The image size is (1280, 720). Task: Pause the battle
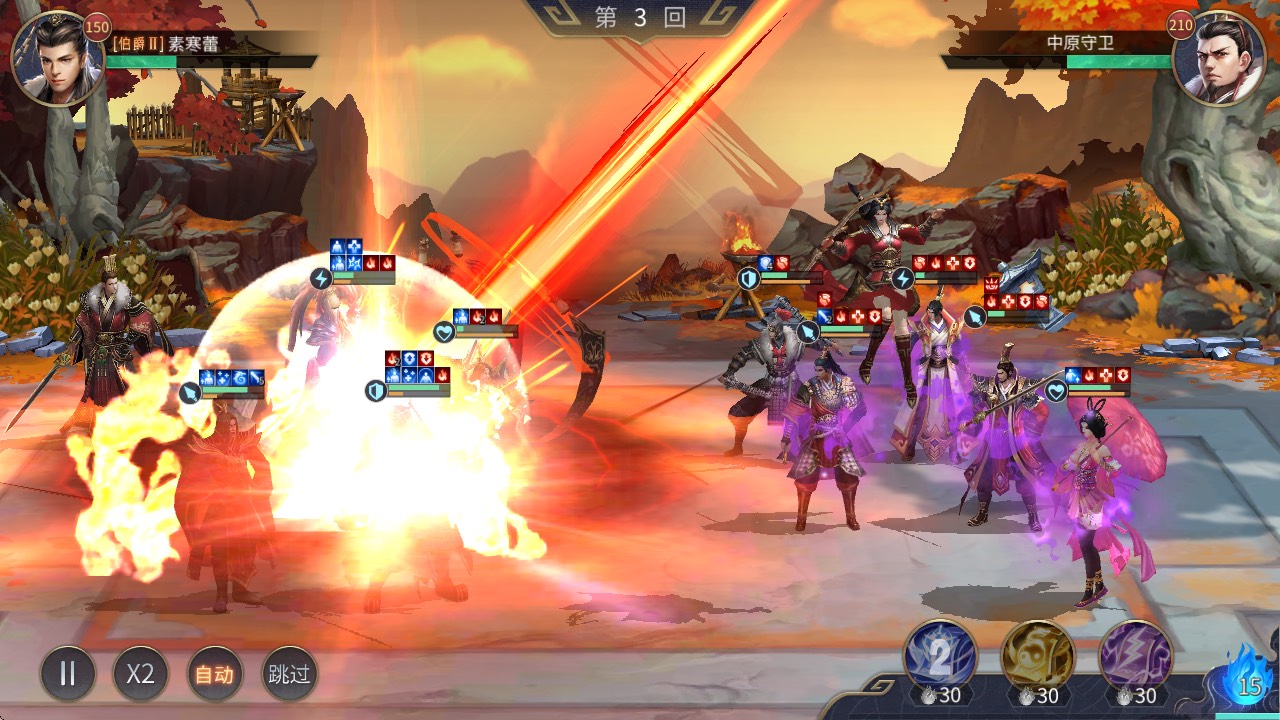tap(68, 673)
